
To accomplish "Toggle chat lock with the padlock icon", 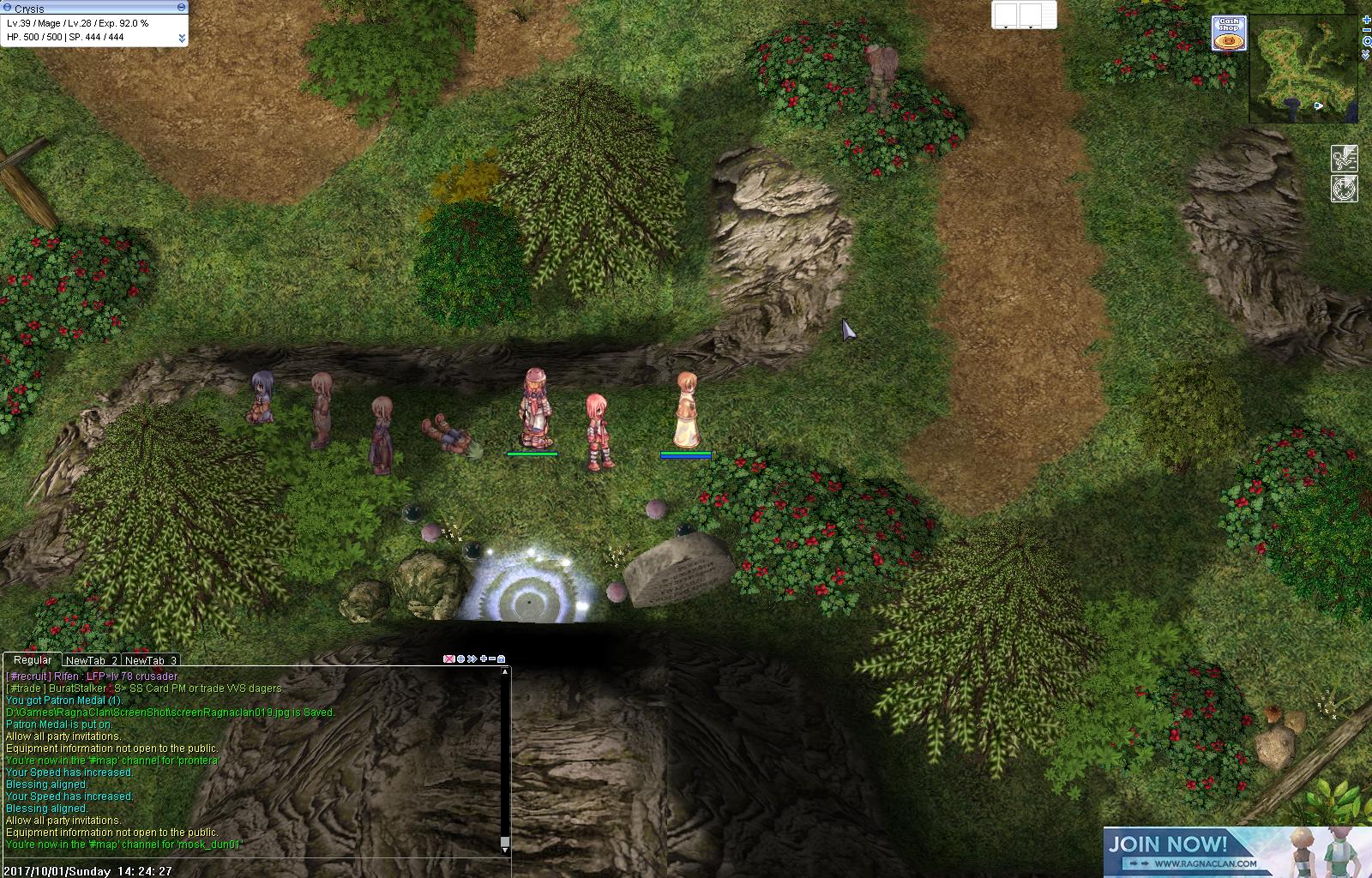I will pyautogui.click(x=502, y=659).
